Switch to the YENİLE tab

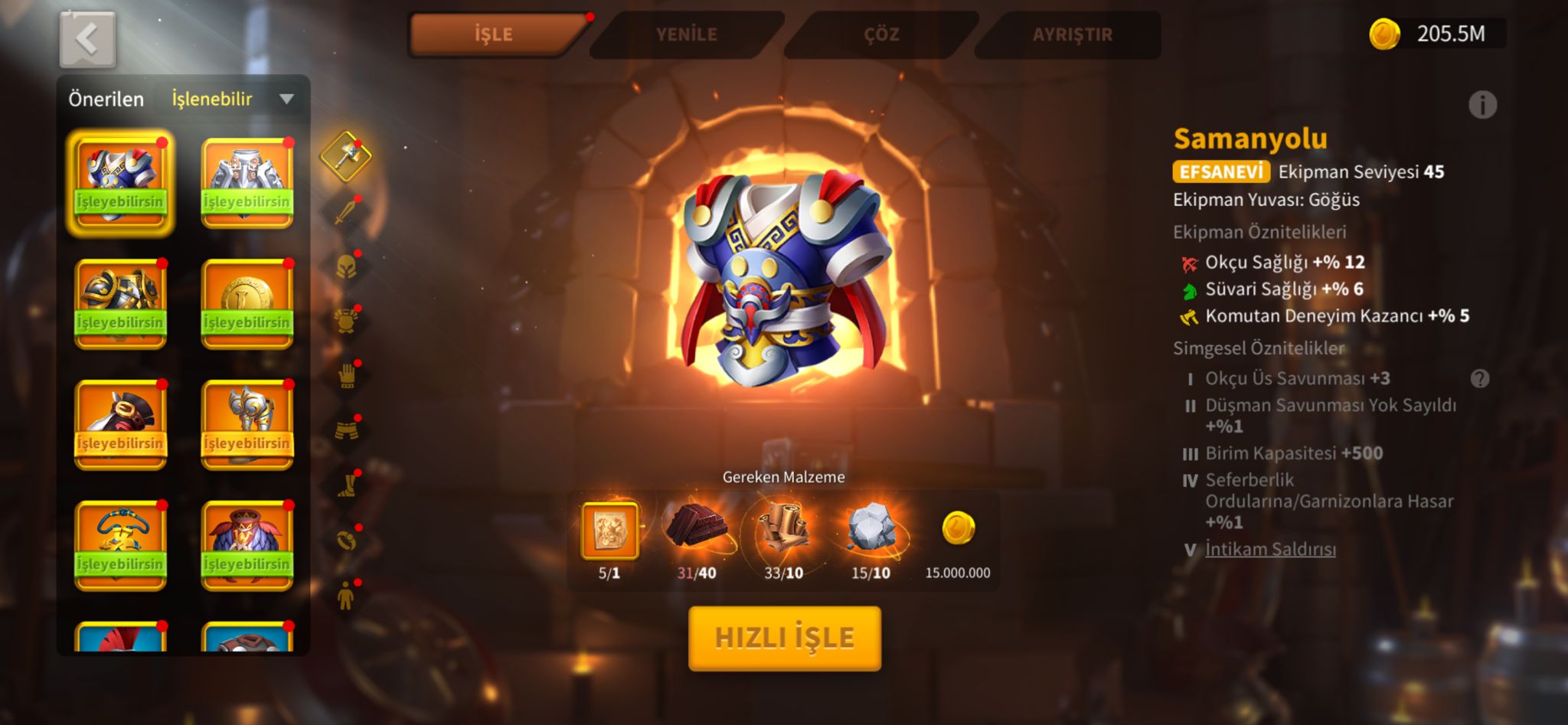coord(686,34)
